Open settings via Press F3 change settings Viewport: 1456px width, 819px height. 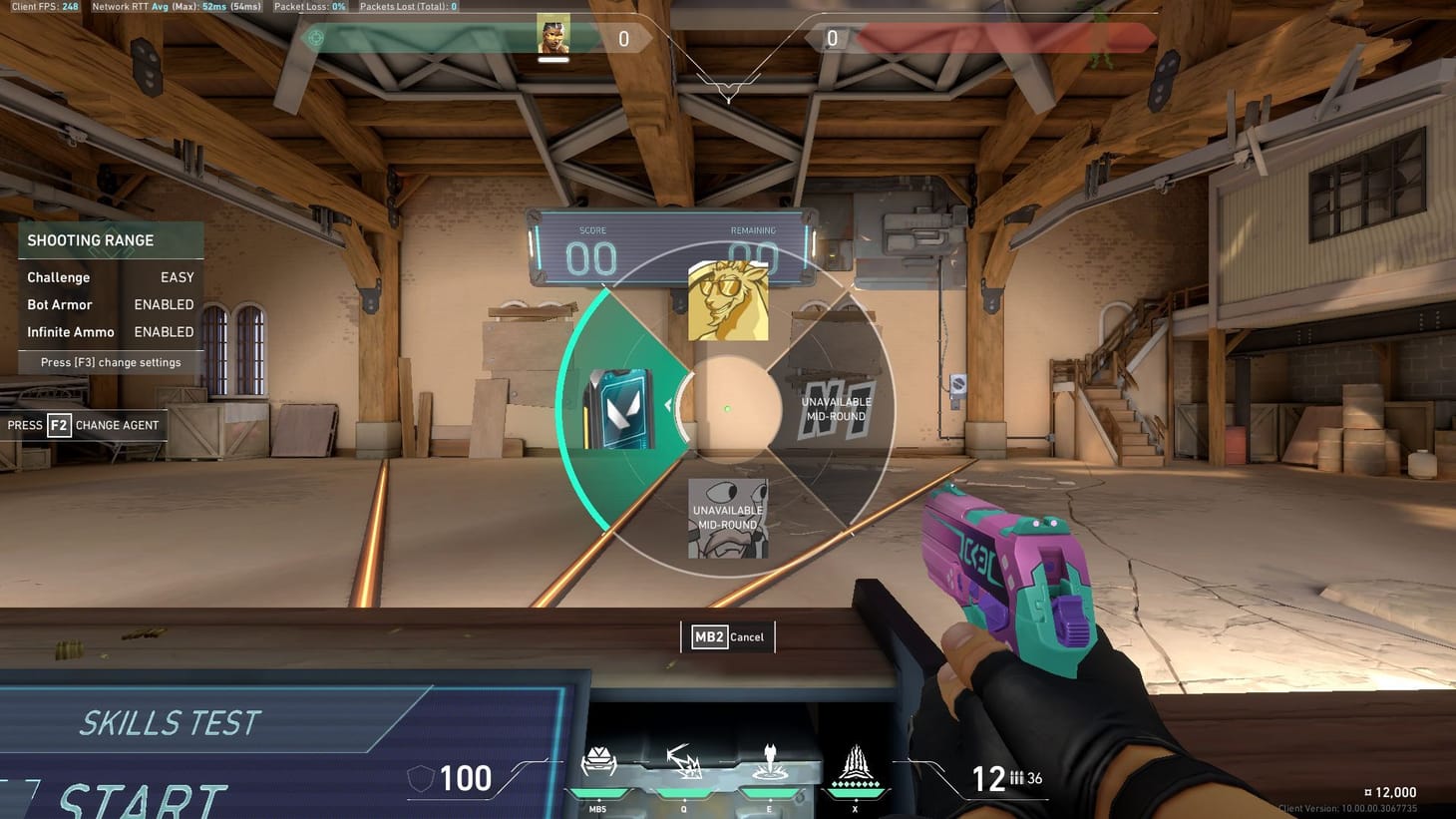[110, 362]
